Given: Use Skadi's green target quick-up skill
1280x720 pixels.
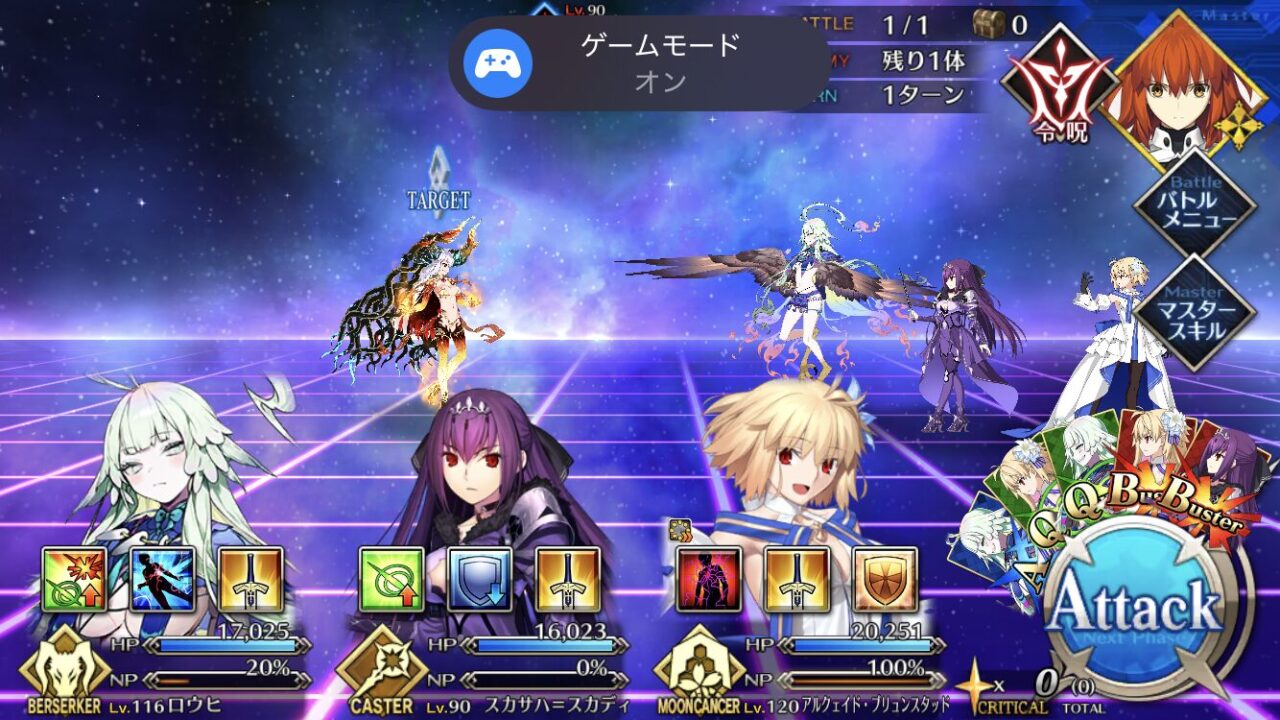Looking at the screenshot, I should (392, 579).
